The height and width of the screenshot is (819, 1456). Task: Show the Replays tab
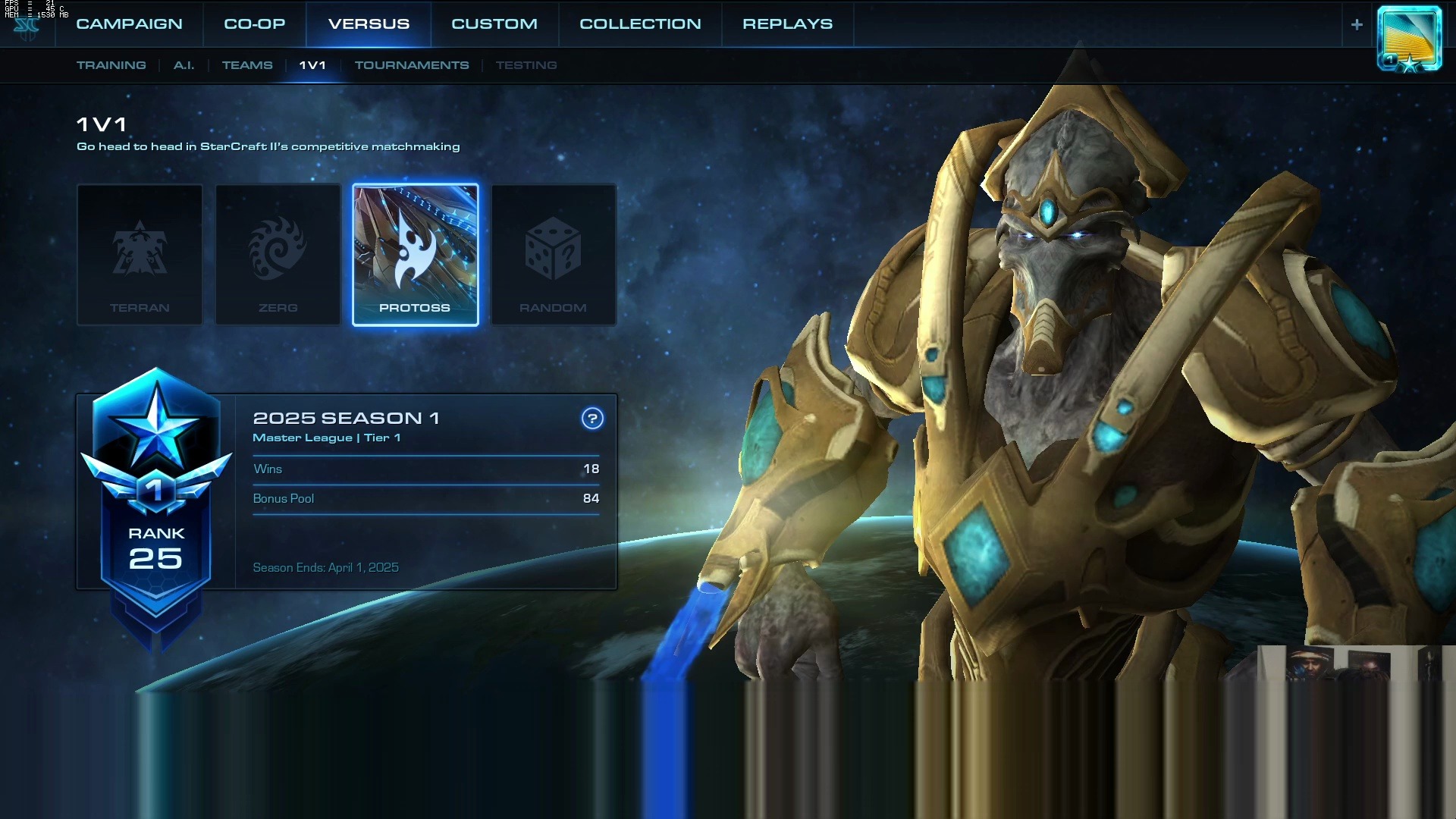(x=787, y=24)
